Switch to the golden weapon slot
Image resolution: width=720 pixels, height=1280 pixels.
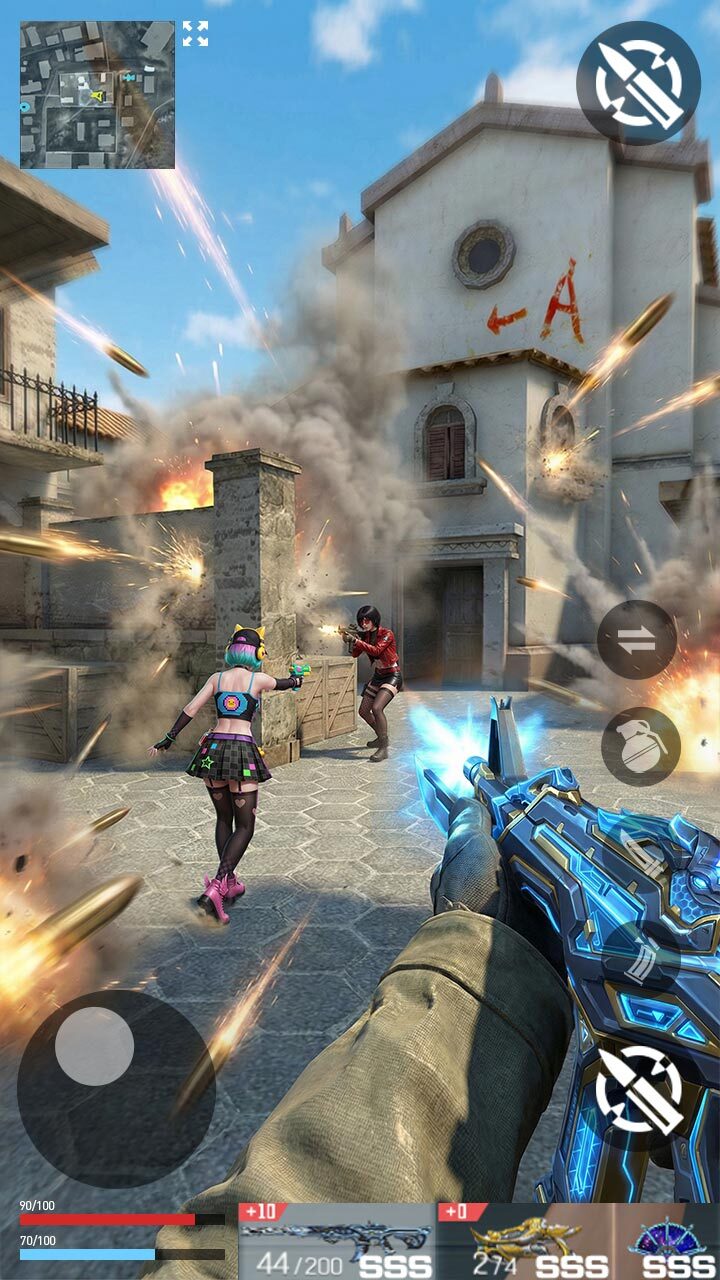(x=525, y=1241)
